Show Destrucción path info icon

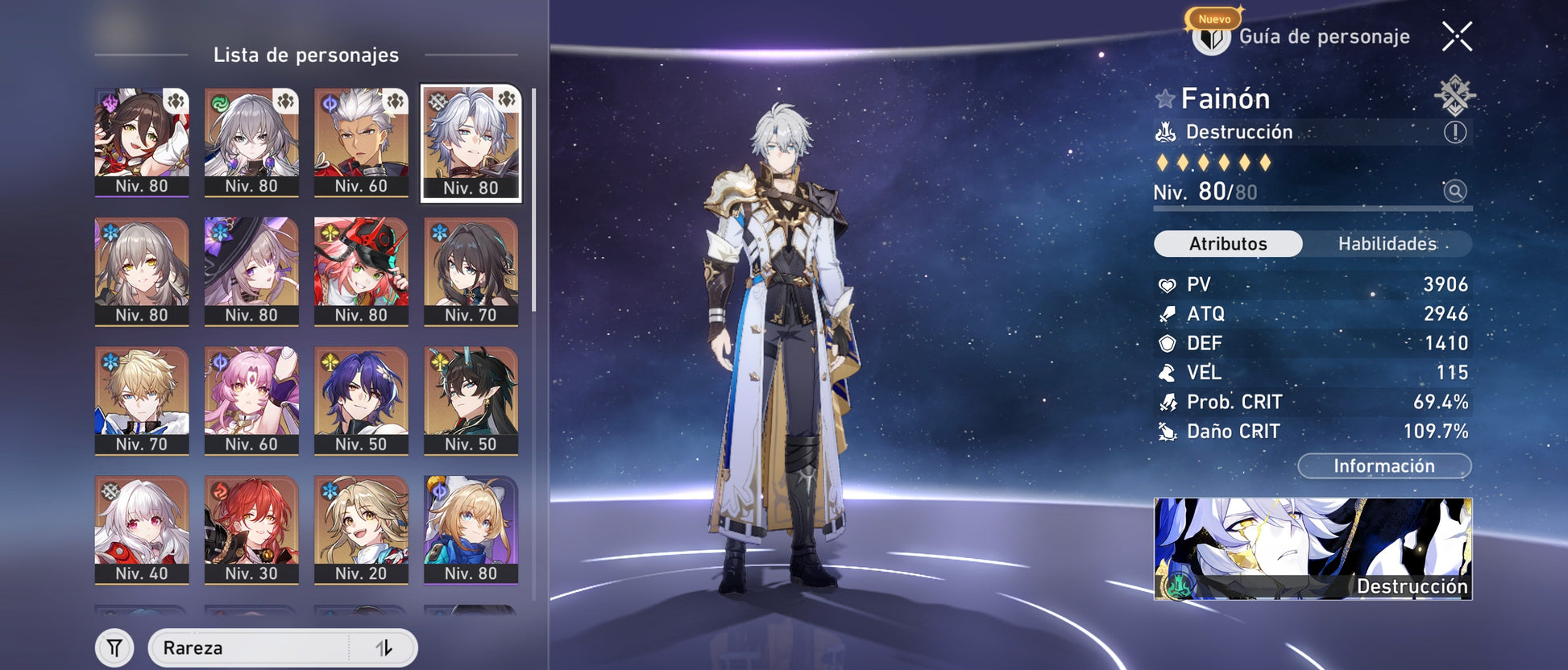click(1454, 132)
